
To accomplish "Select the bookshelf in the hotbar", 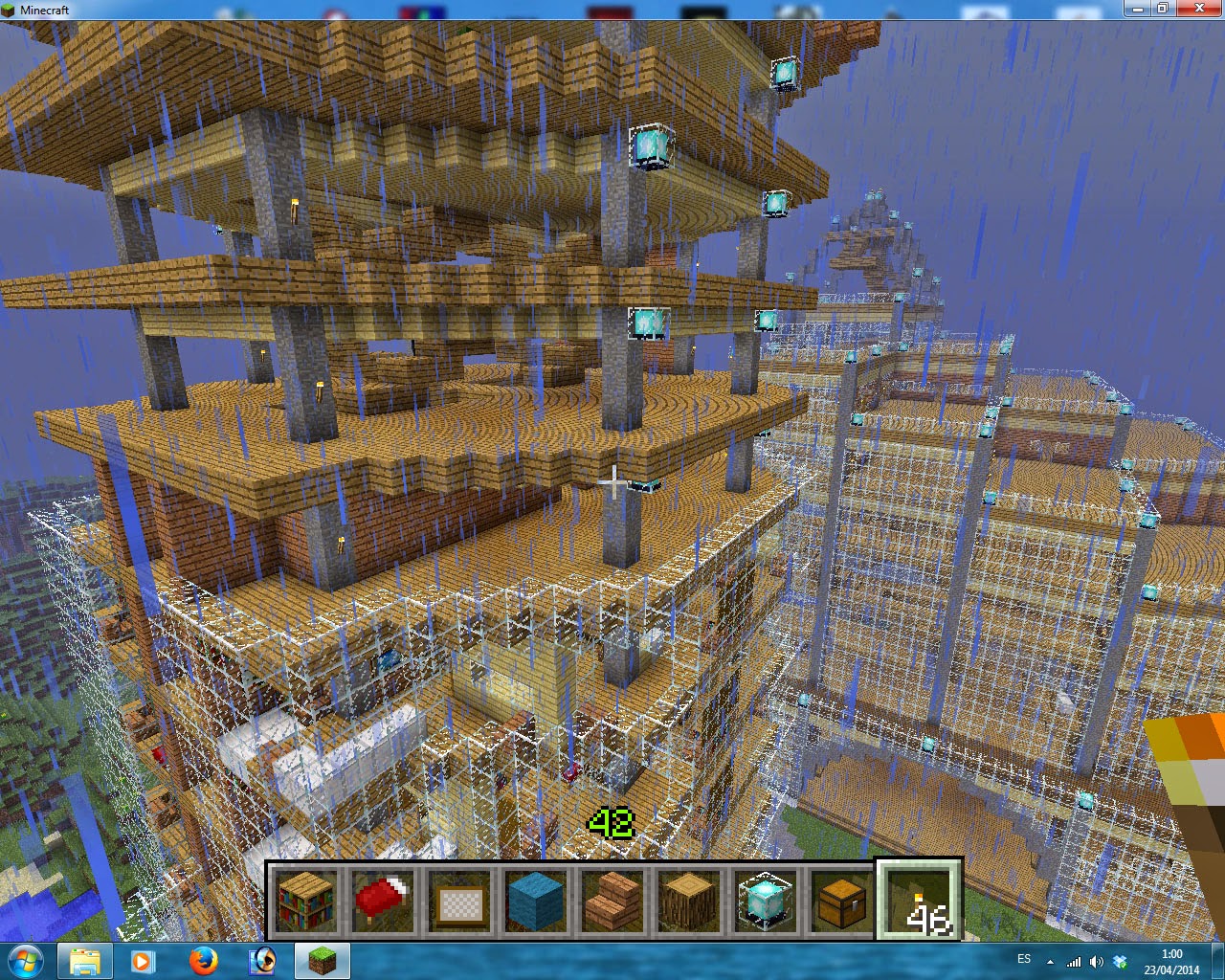I will pyautogui.click(x=306, y=900).
